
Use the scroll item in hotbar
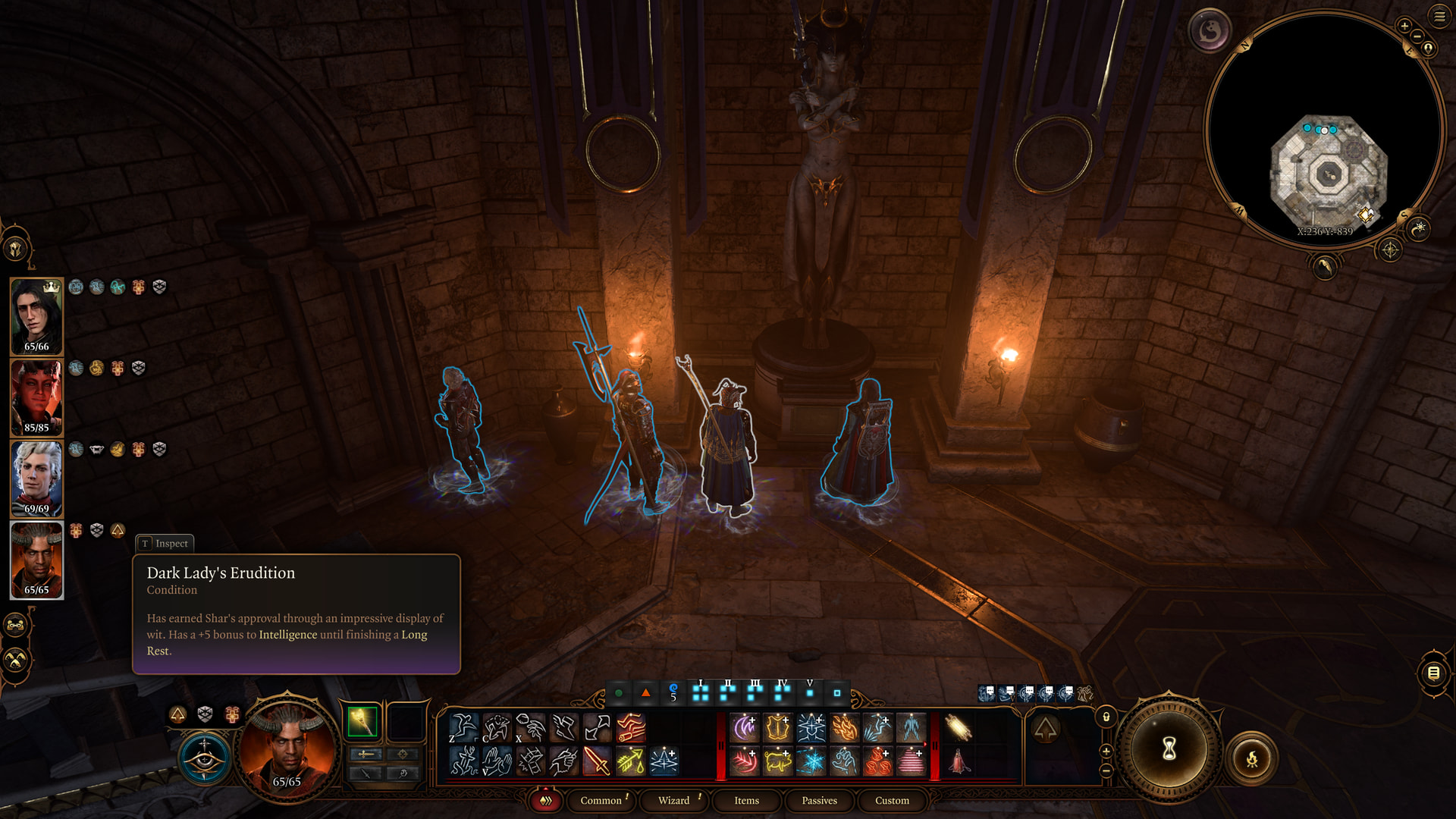(x=958, y=728)
